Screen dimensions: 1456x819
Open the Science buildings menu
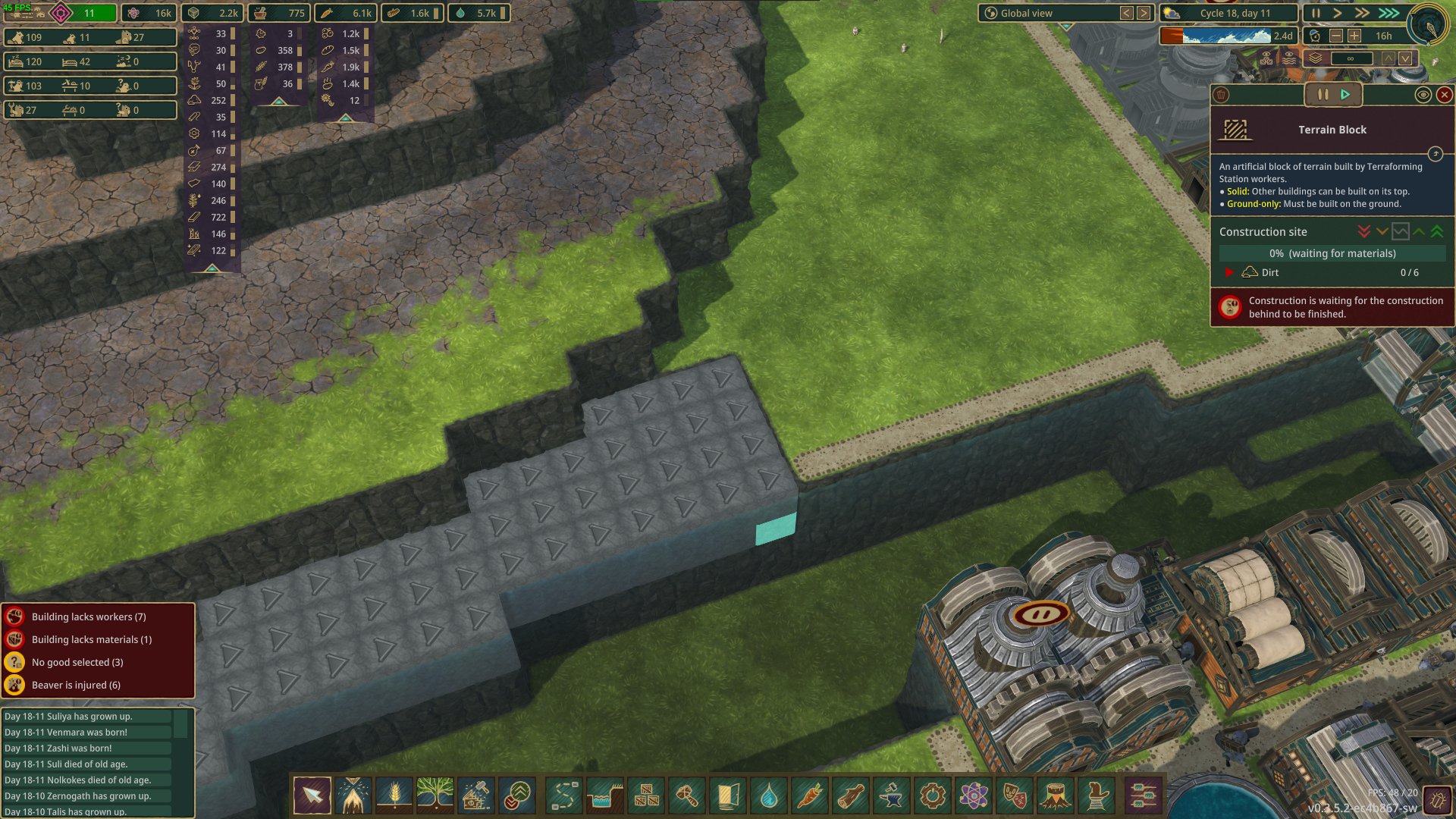click(x=974, y=795)
